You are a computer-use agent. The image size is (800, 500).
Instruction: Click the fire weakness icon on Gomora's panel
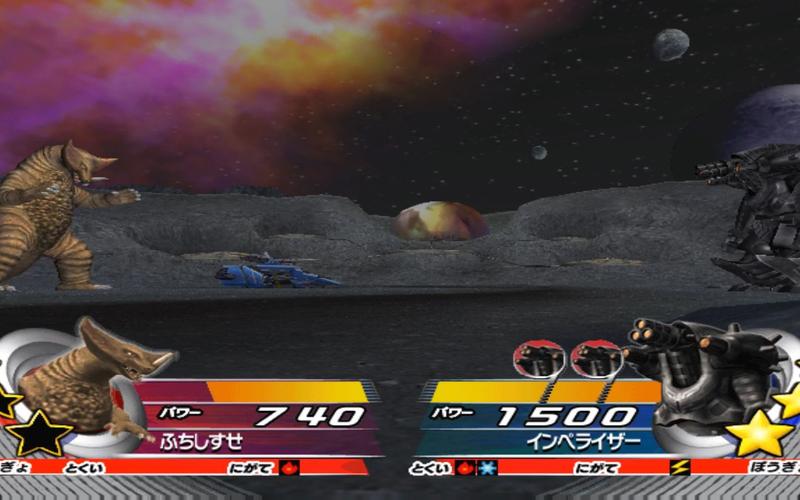click(x=289, y=467)
